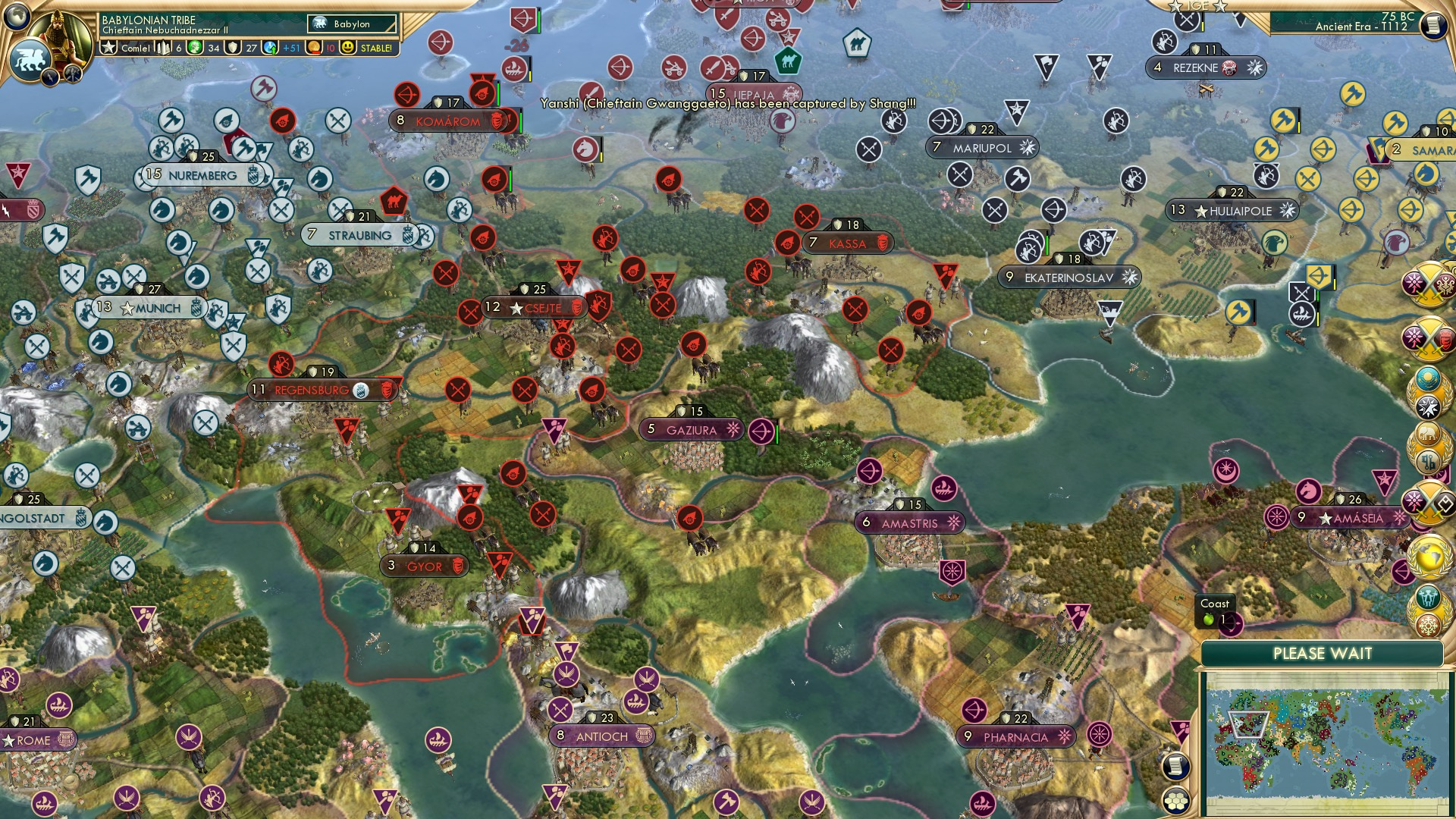Select the Pharnacia city banner
The height and width of the screenshot is (819, 1456).
[x=1015, y=737]
